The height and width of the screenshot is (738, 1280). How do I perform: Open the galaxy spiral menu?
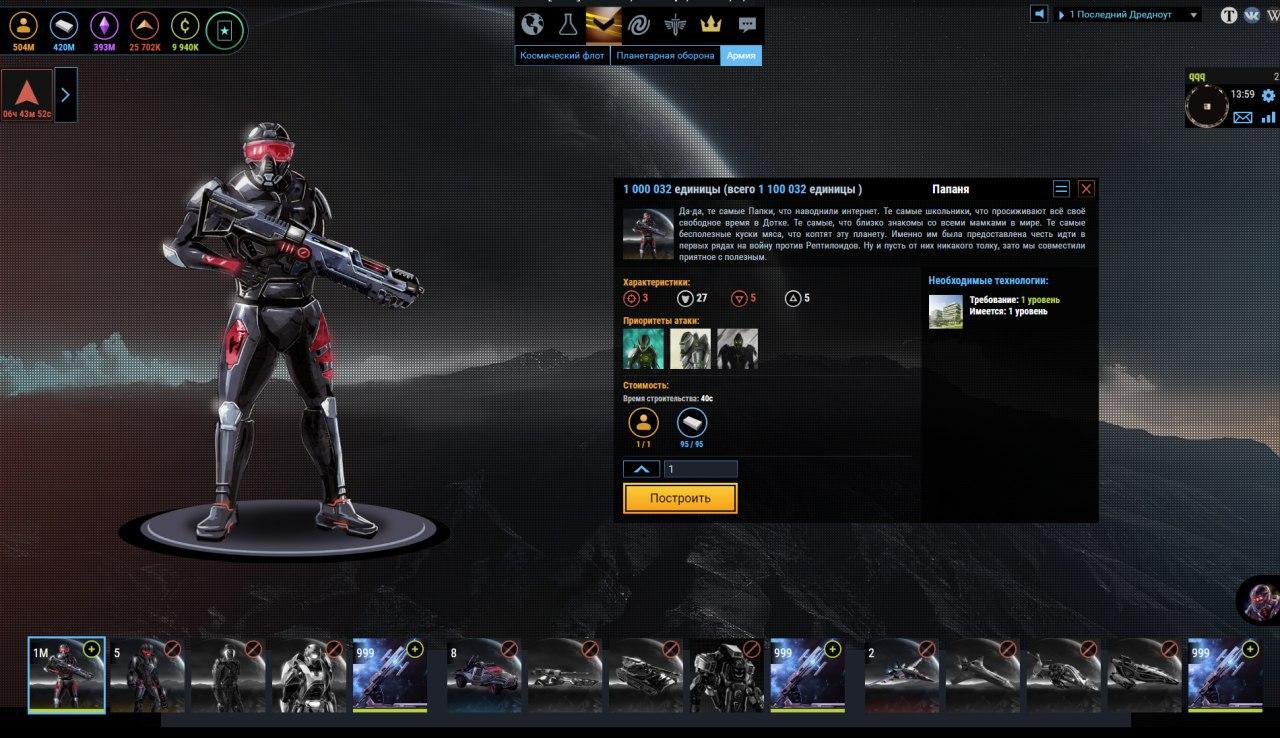coord(639,24)
